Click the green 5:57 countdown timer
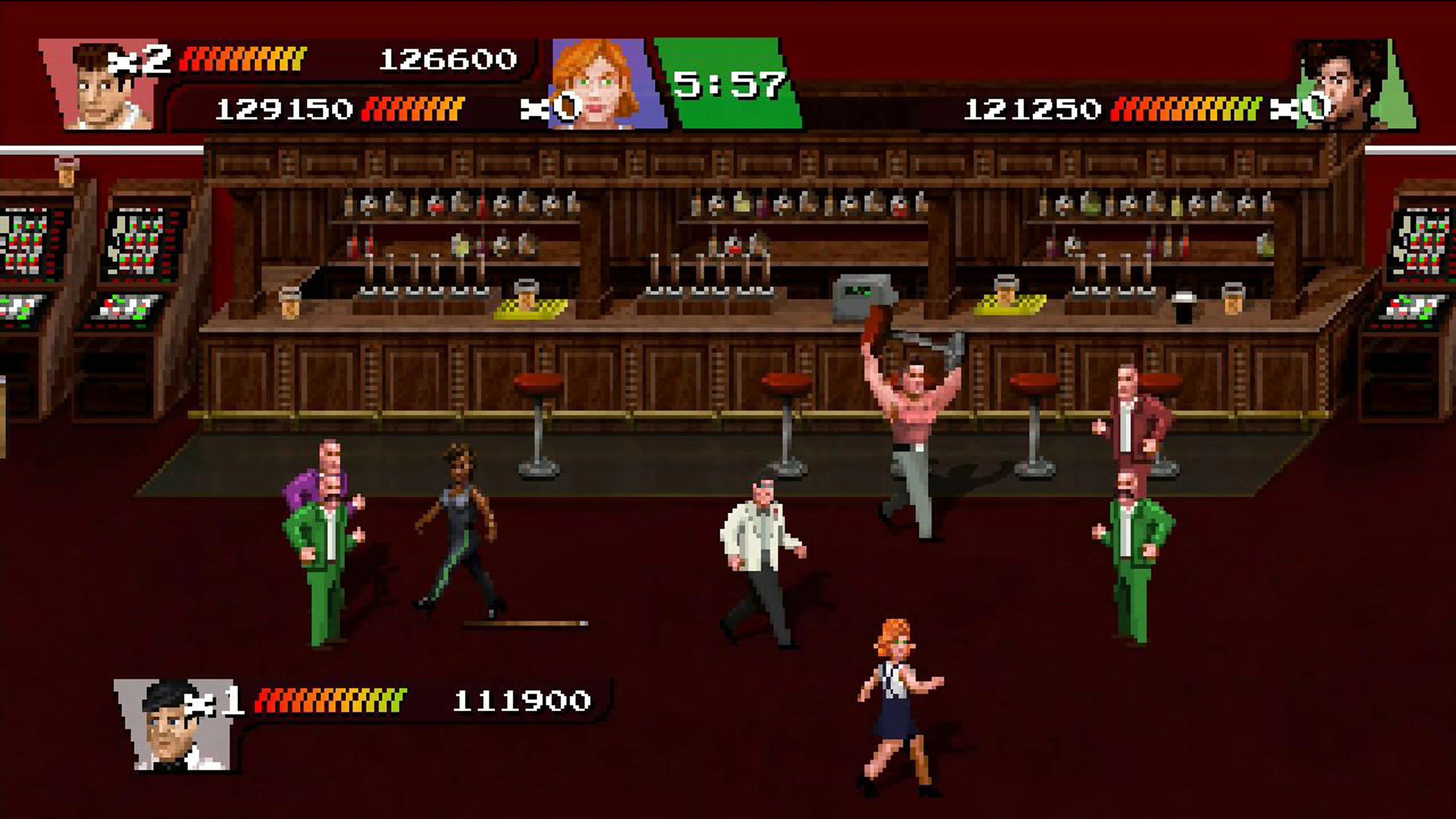This screenshot has width=1456, height=819. (729, 85)
